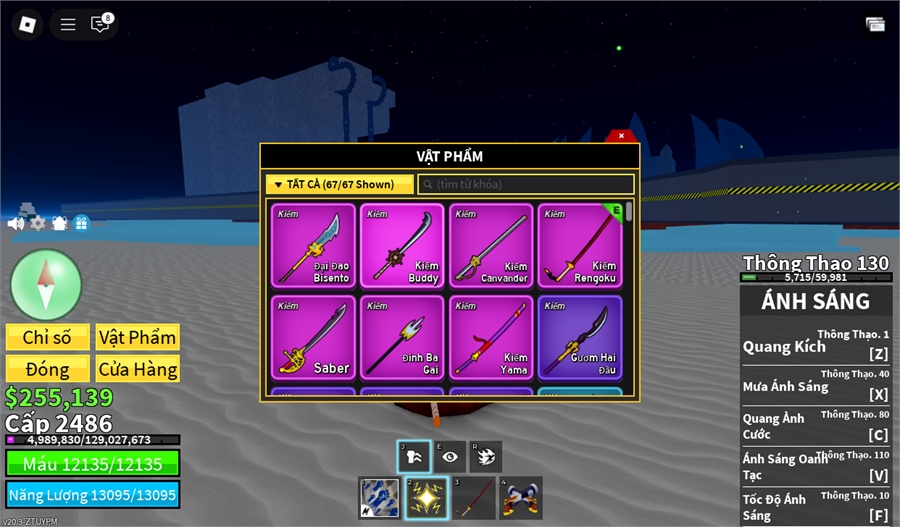Select the Đại Đao Bisento sword
This screenshot has height=527, width=900.
[x=313, y=246]
